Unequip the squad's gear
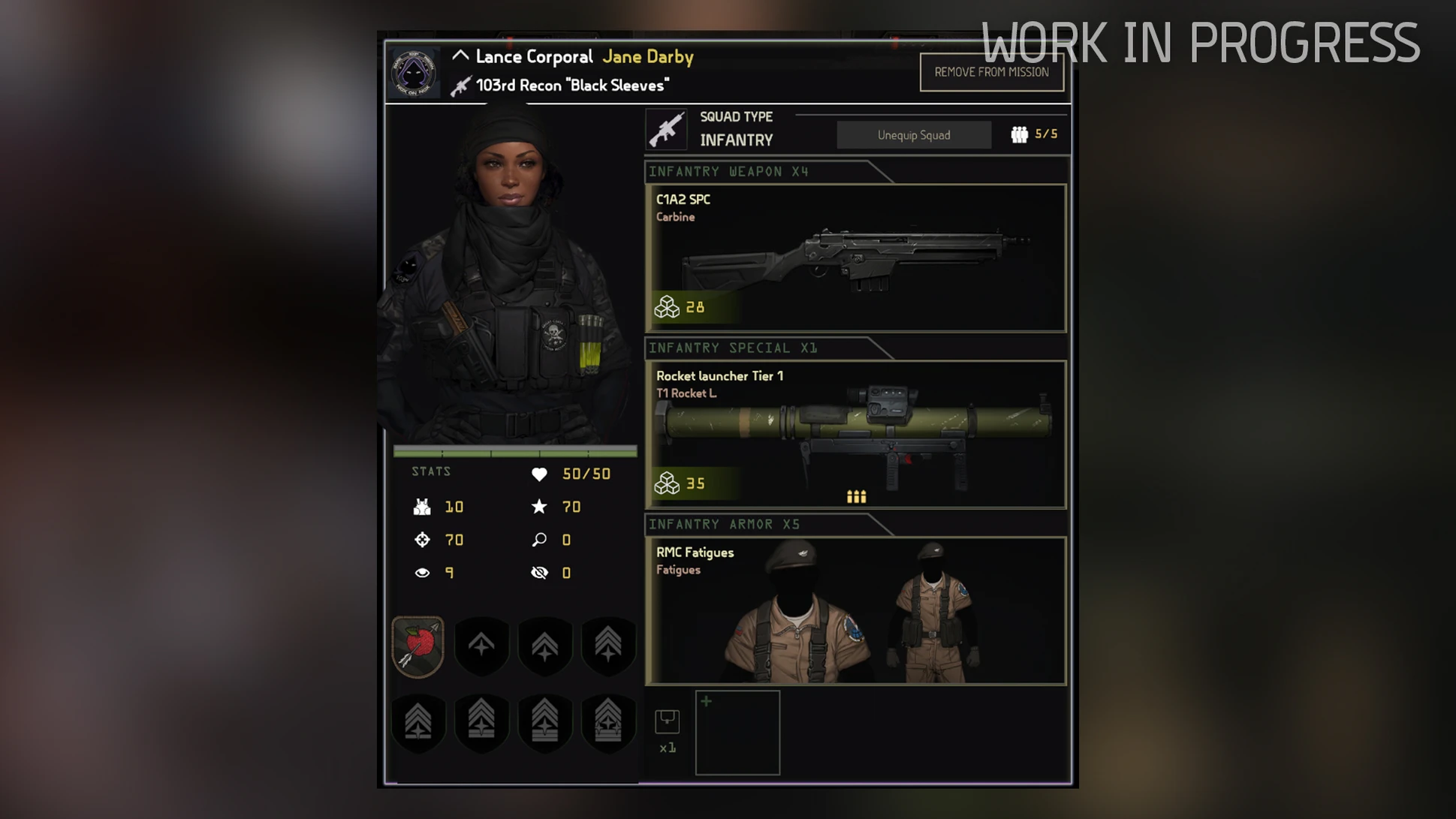Image resolution: width=1456 pixels, height=819 pixels. pos(913,135)
